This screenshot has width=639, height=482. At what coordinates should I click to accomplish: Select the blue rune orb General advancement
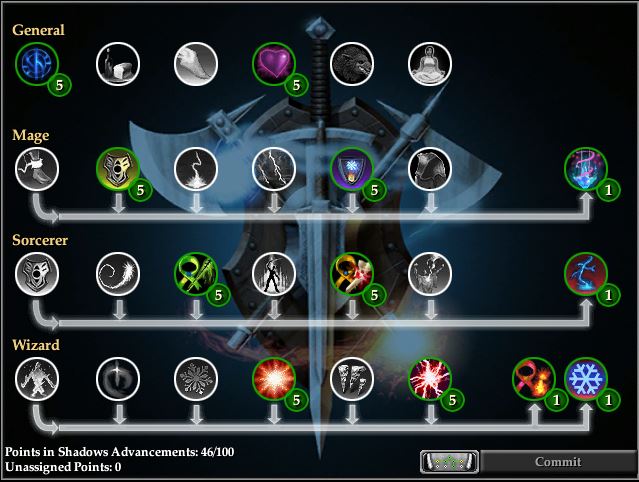pos(36,65)
